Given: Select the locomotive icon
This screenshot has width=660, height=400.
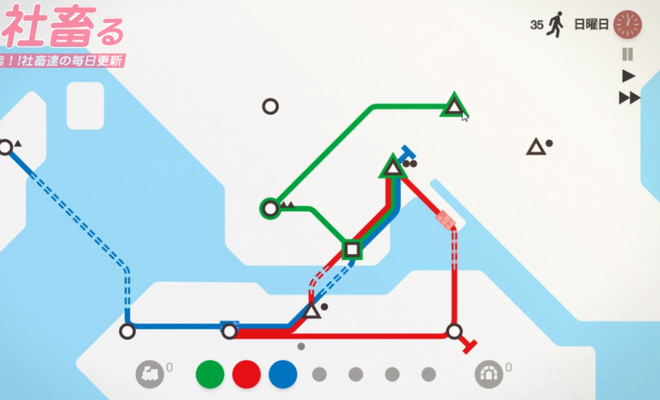Looking at the screenshot, I should (x=150, y=374).
